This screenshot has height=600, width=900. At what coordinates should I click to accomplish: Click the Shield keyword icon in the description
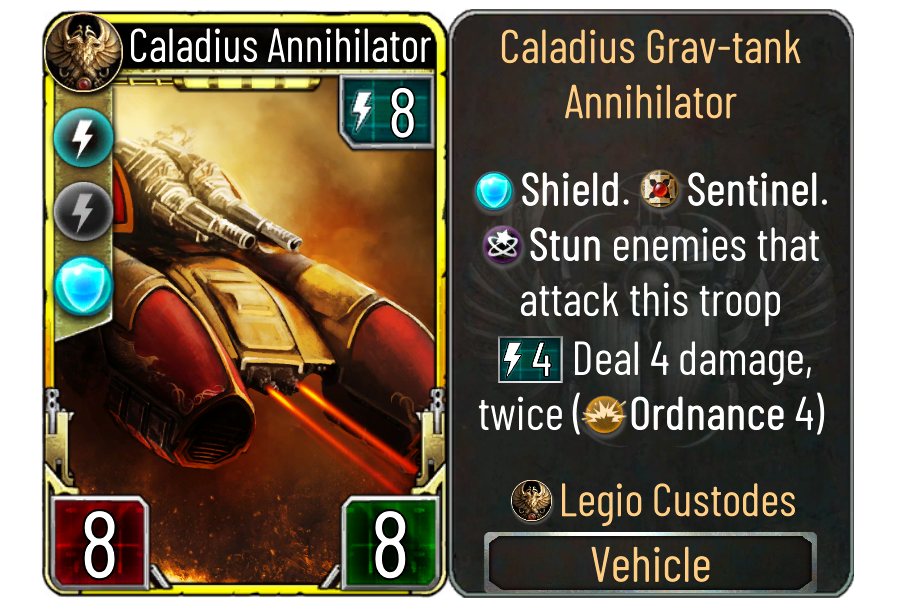coord(494,190)
